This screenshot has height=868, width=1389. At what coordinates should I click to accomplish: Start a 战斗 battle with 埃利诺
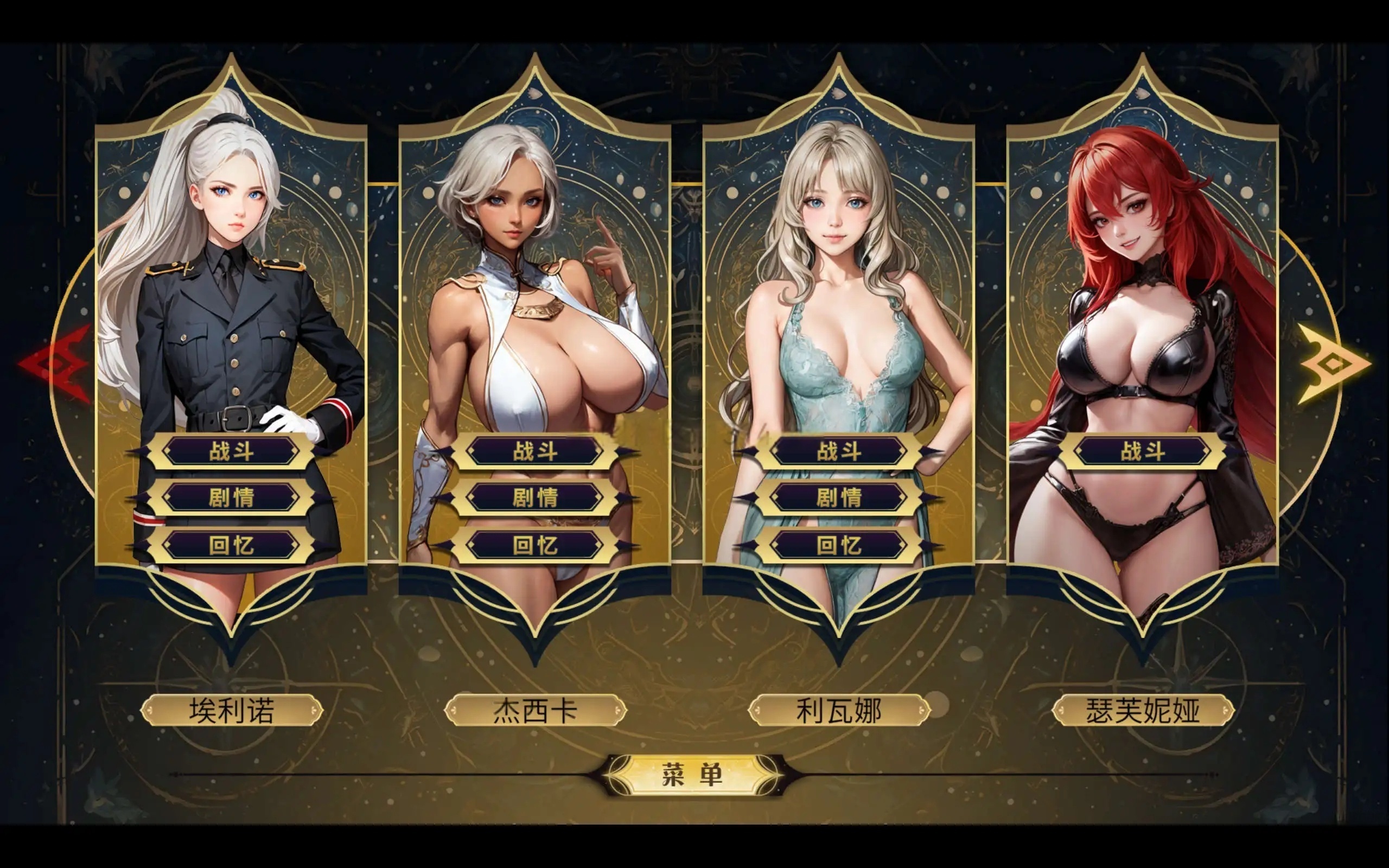(x=232, y=451)
